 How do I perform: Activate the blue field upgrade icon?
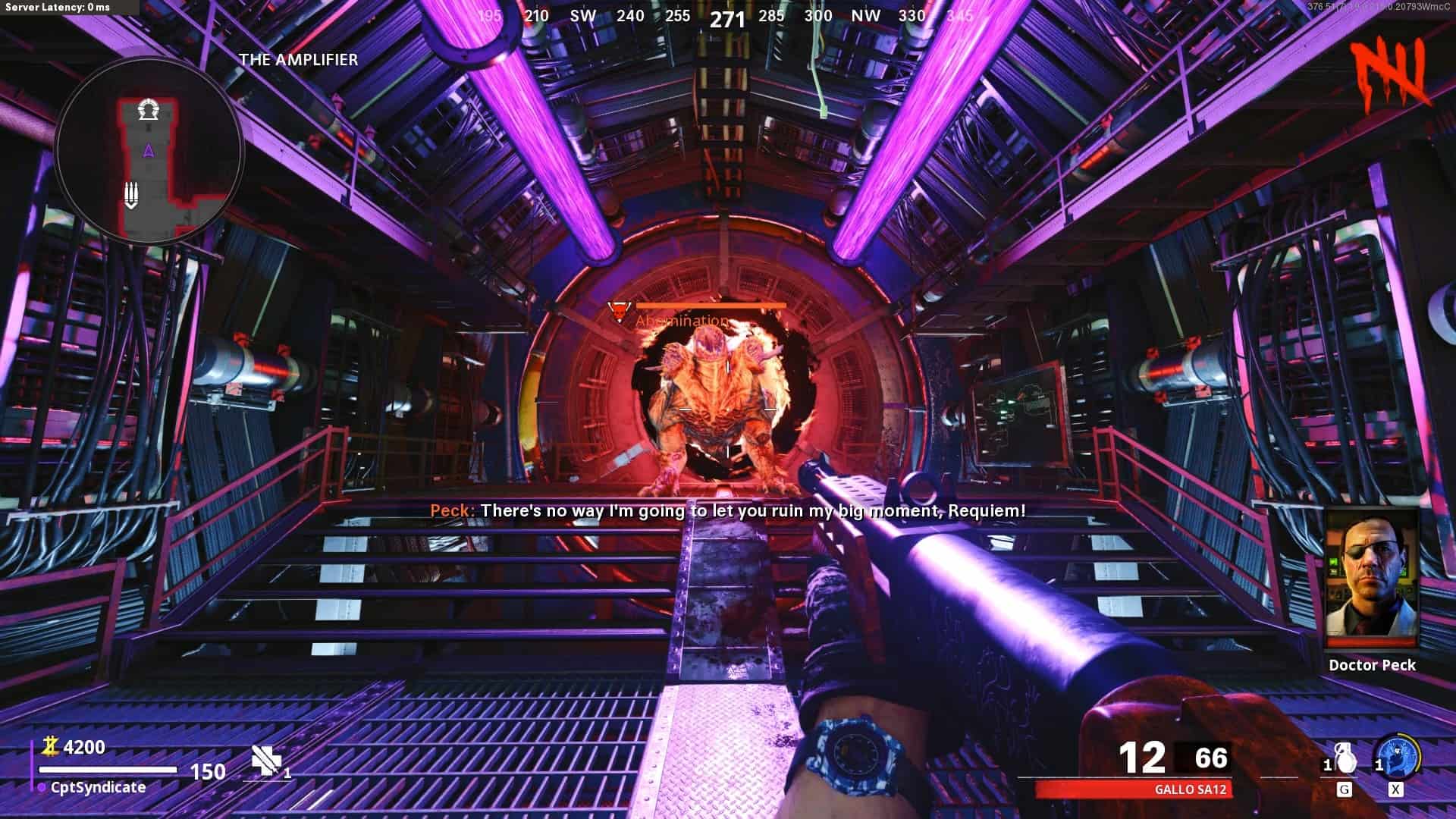tap(1397, 757)
